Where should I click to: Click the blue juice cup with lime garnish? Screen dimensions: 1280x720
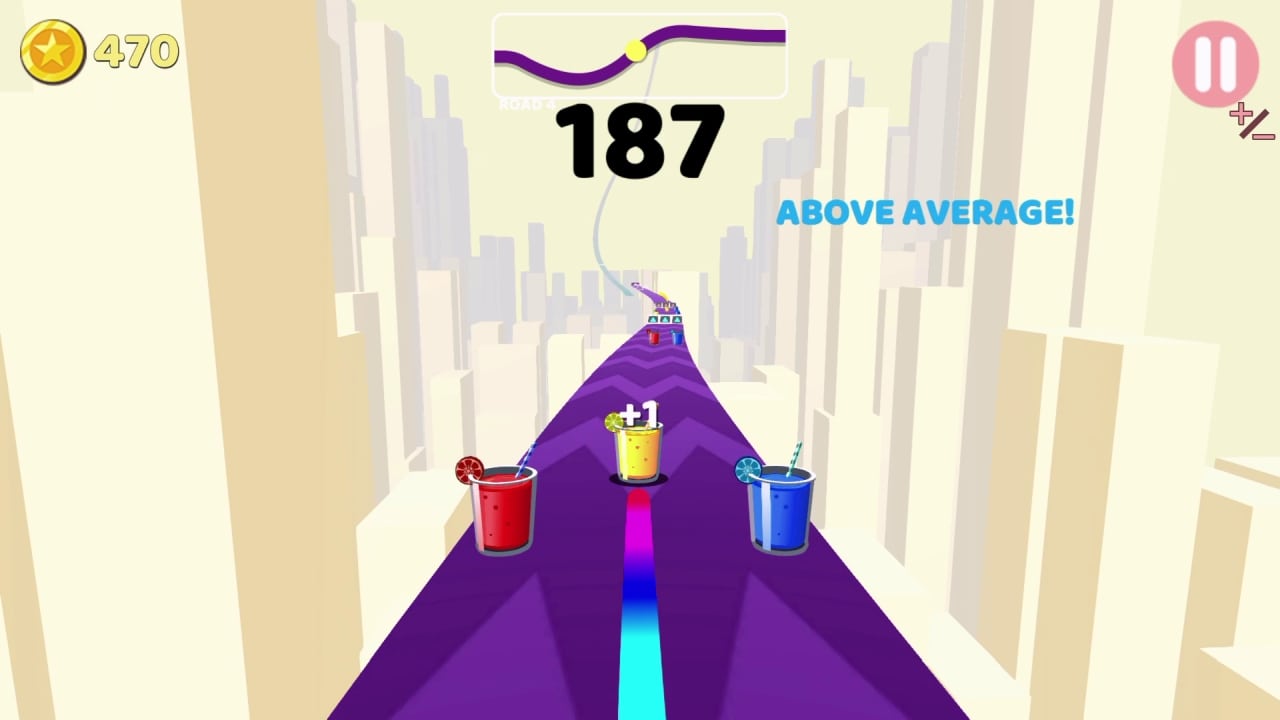778,510
